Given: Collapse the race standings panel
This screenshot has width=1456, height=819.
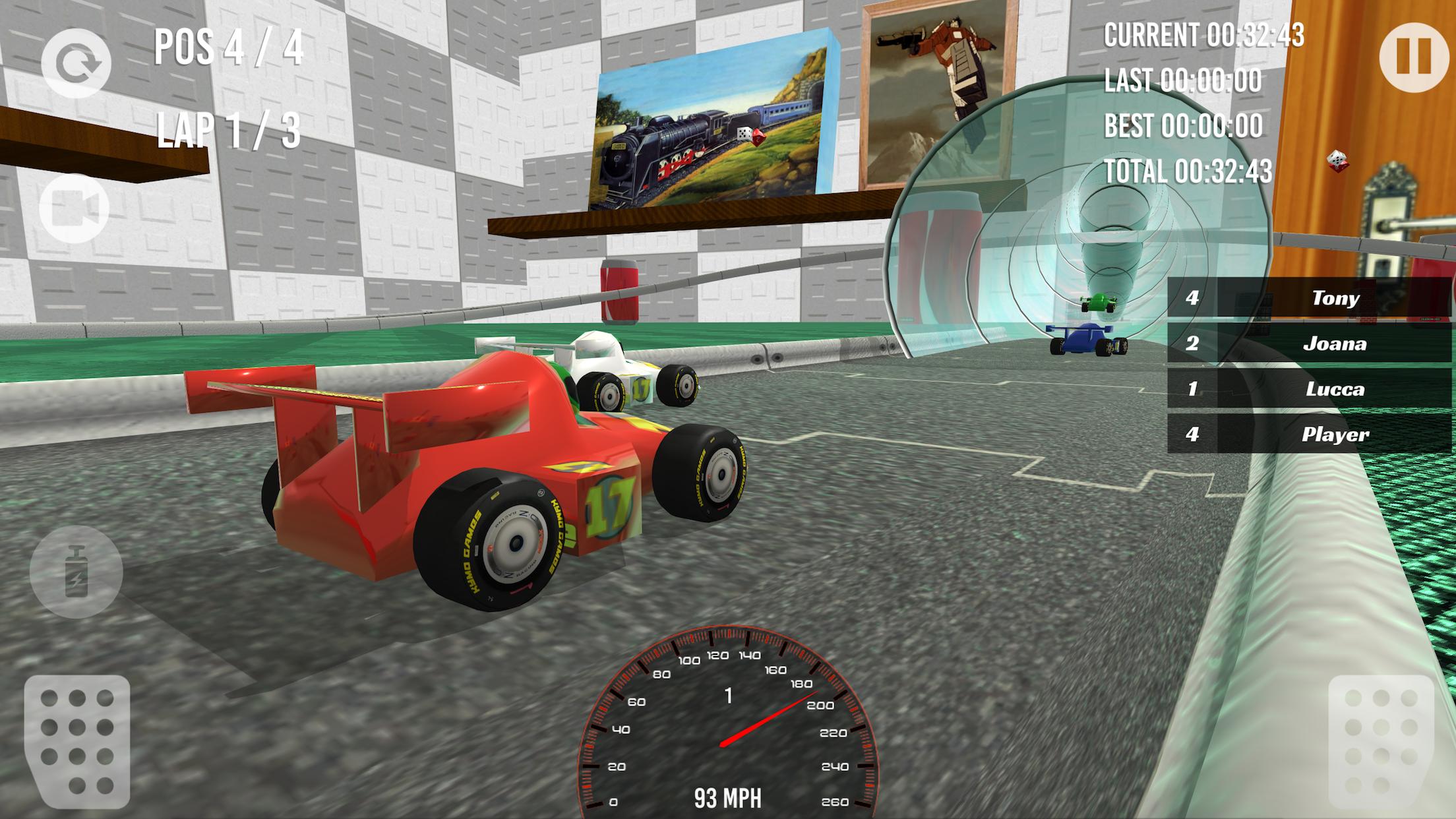Looking at the screenshot, I should [1308, 366].
